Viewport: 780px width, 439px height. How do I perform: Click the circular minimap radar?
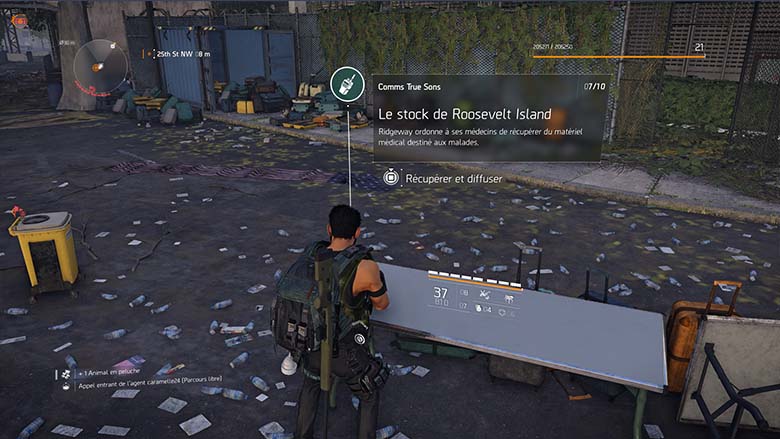click(100, 66)
